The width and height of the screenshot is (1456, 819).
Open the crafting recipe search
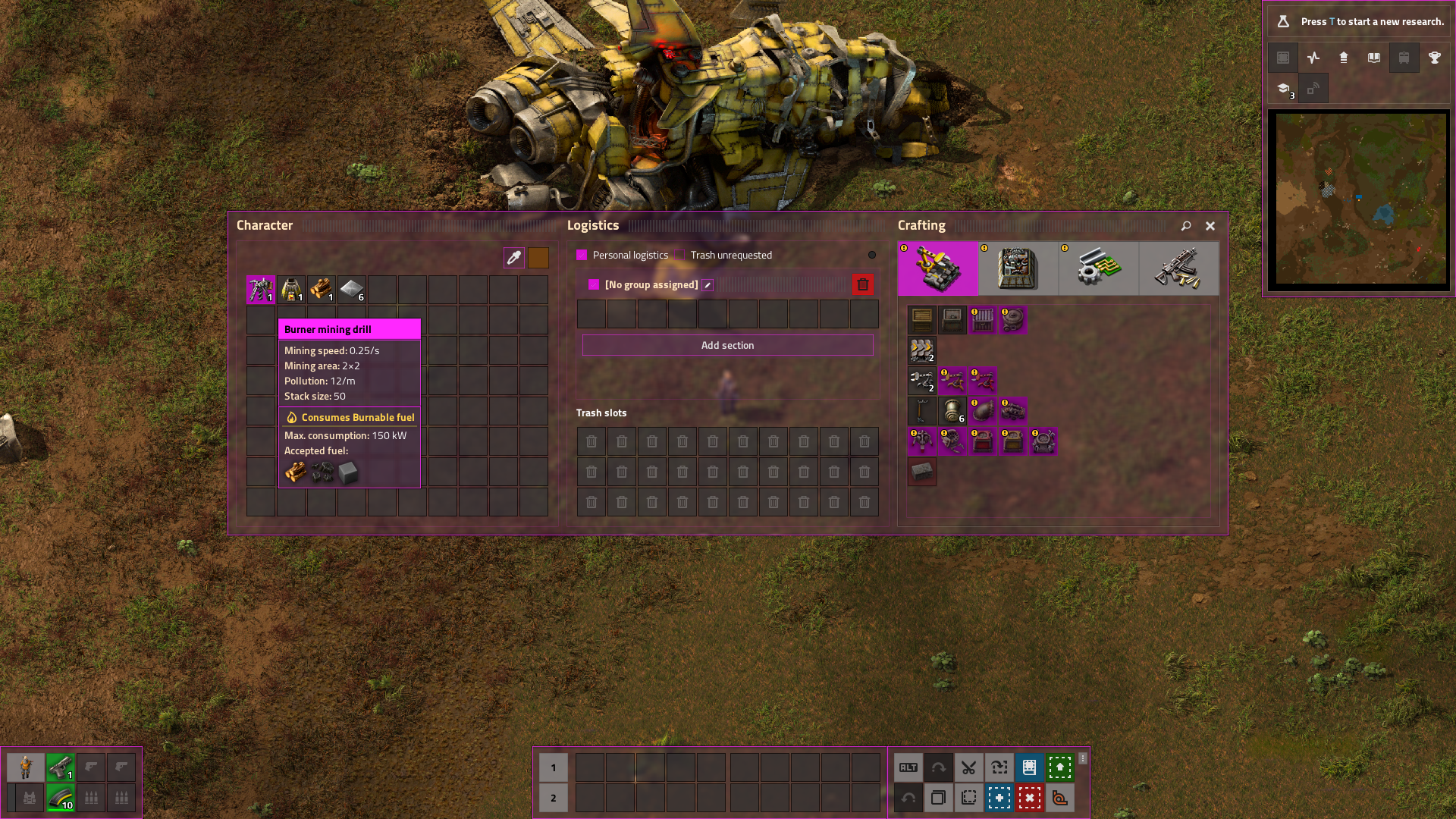click(x=1186, y=226)
